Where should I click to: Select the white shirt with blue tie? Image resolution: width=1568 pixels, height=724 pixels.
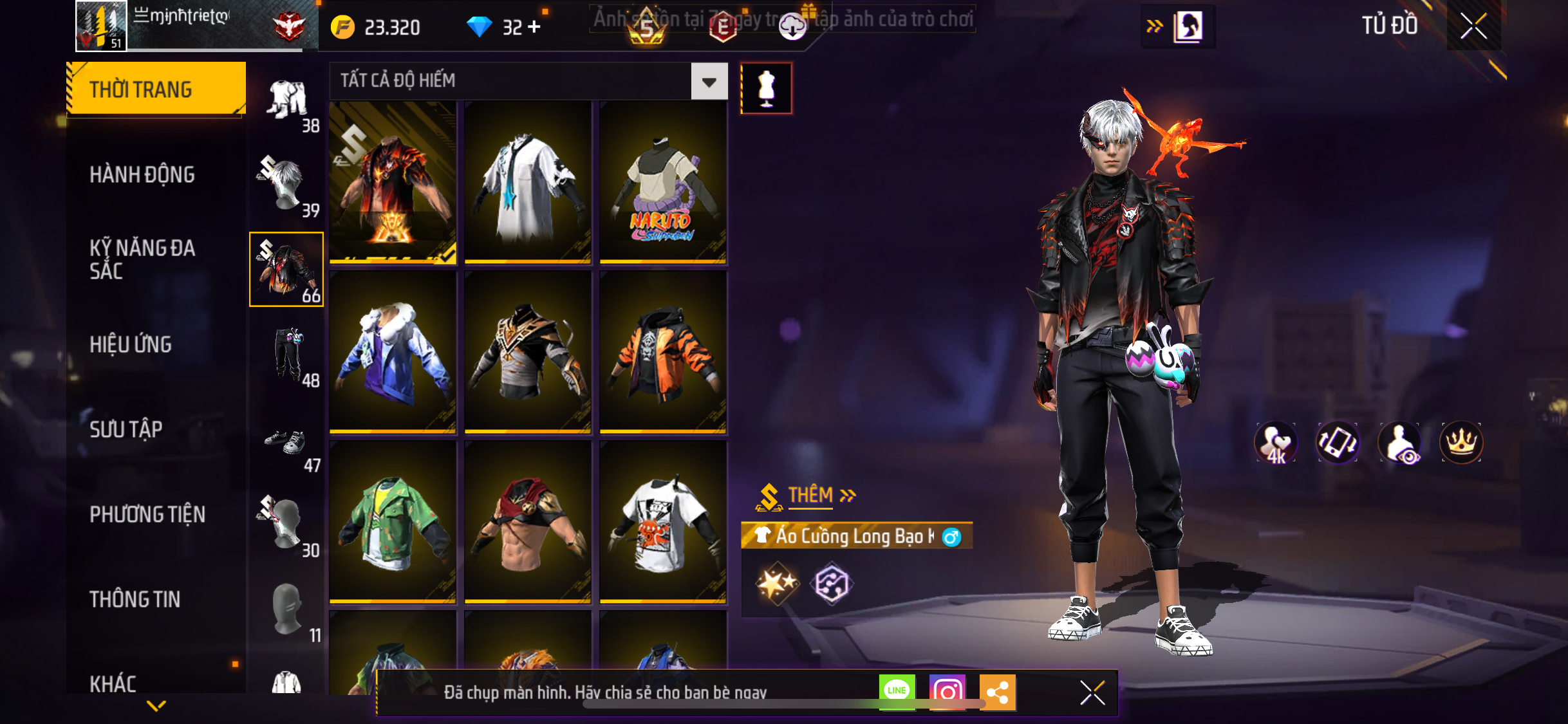coord(527,182)
